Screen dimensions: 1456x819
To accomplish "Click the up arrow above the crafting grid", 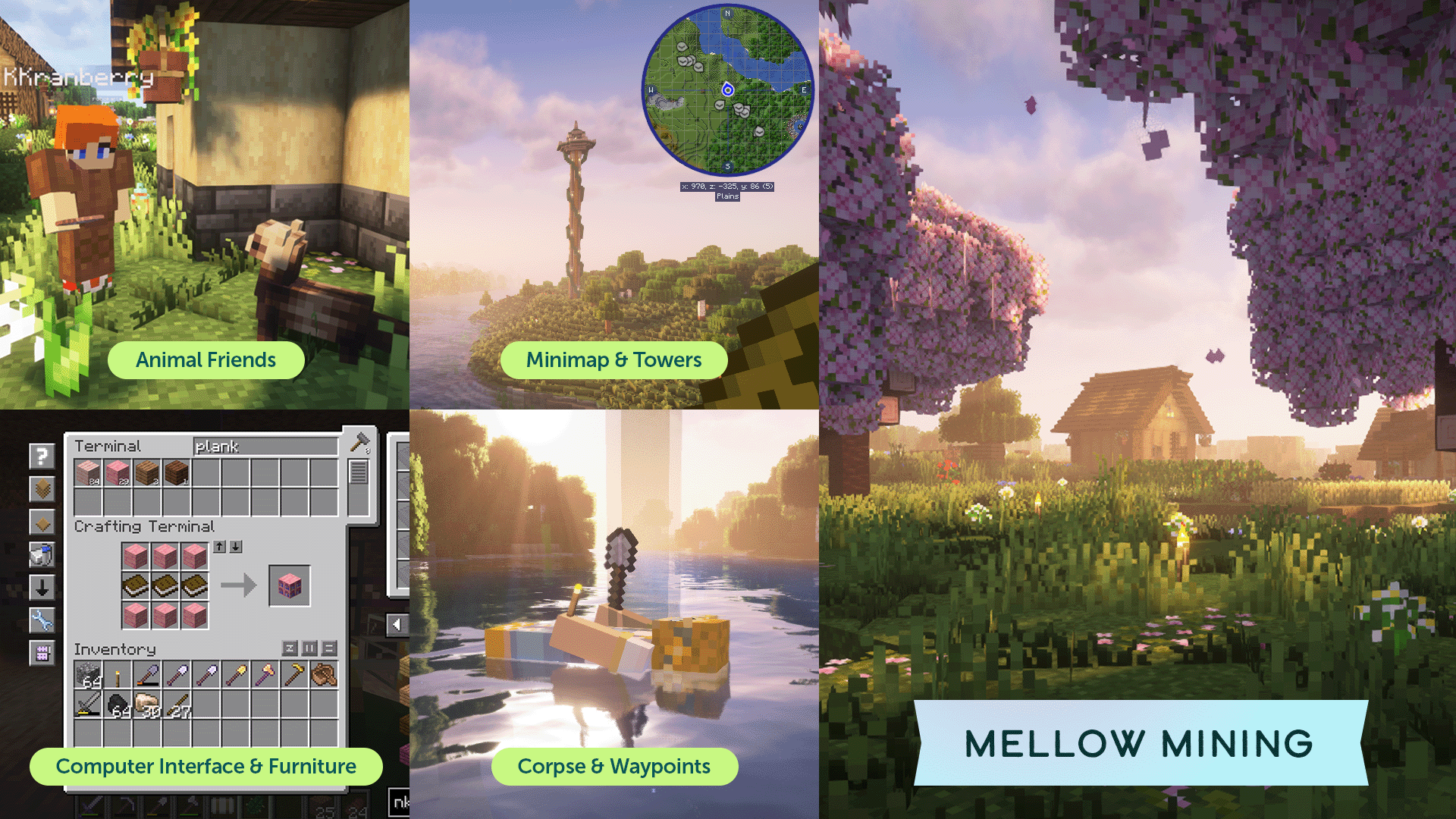I will click(220, 547).
